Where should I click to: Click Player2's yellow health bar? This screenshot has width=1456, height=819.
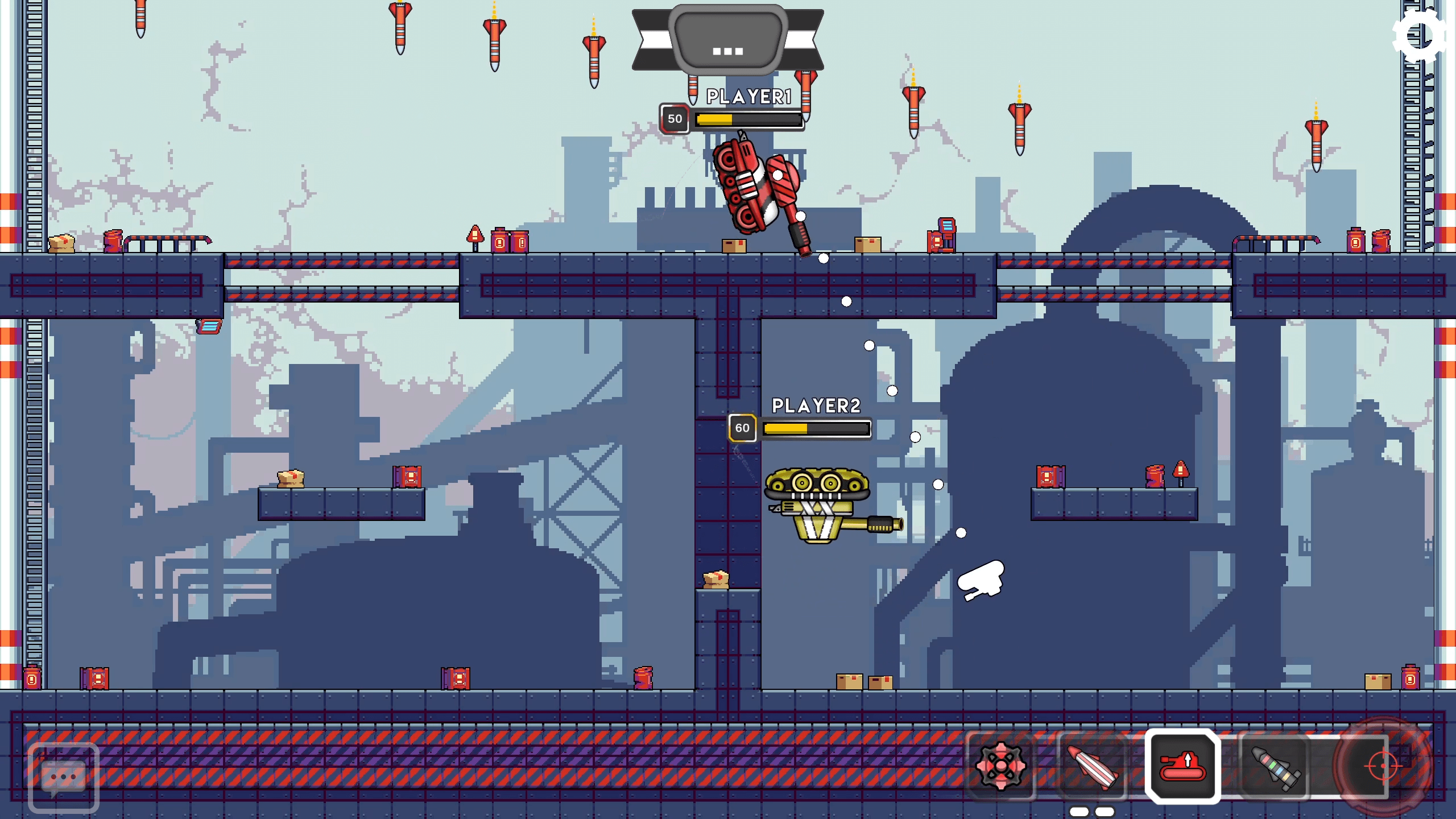(x=817, y=428)
